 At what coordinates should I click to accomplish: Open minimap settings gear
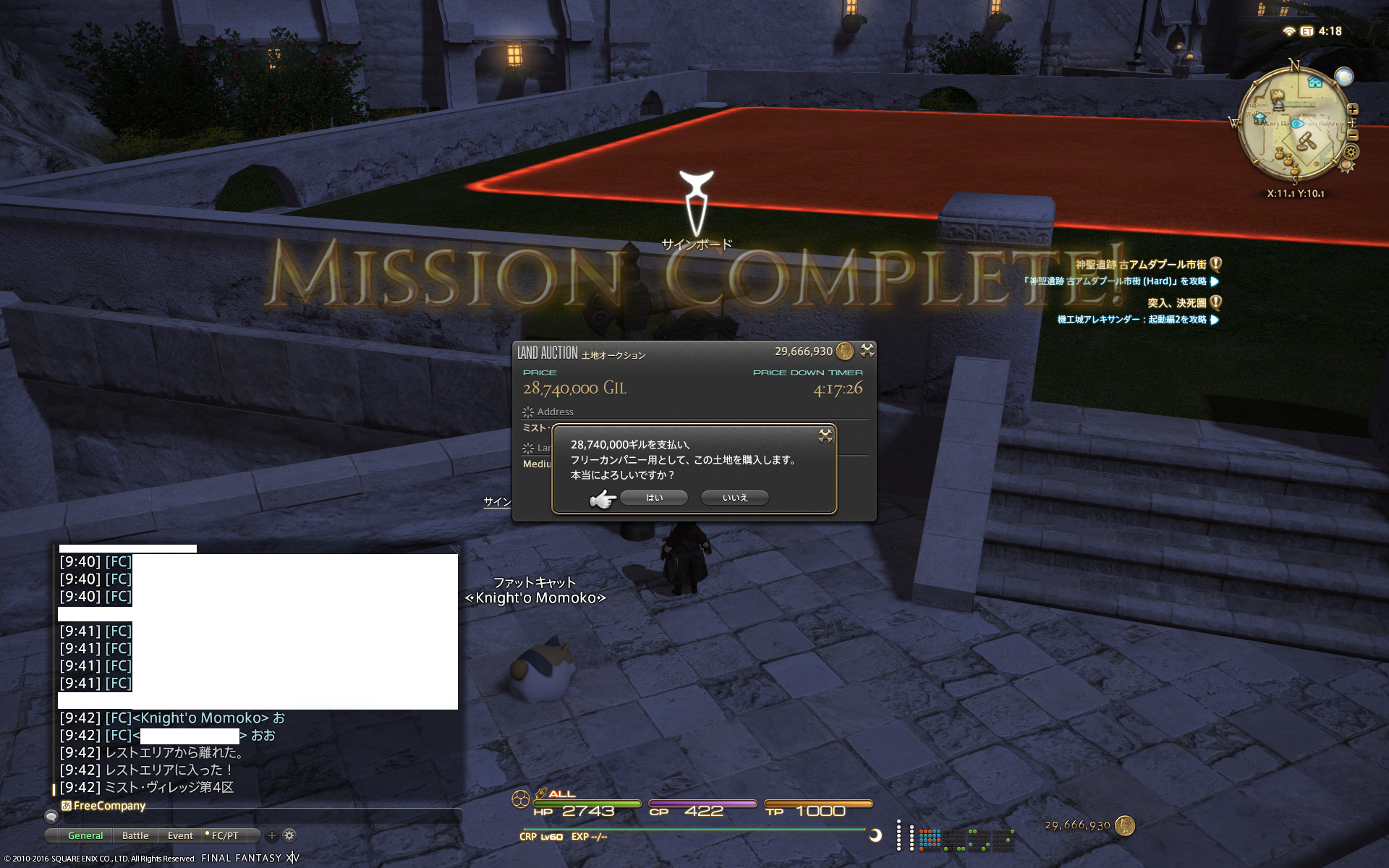point(1351,152)
